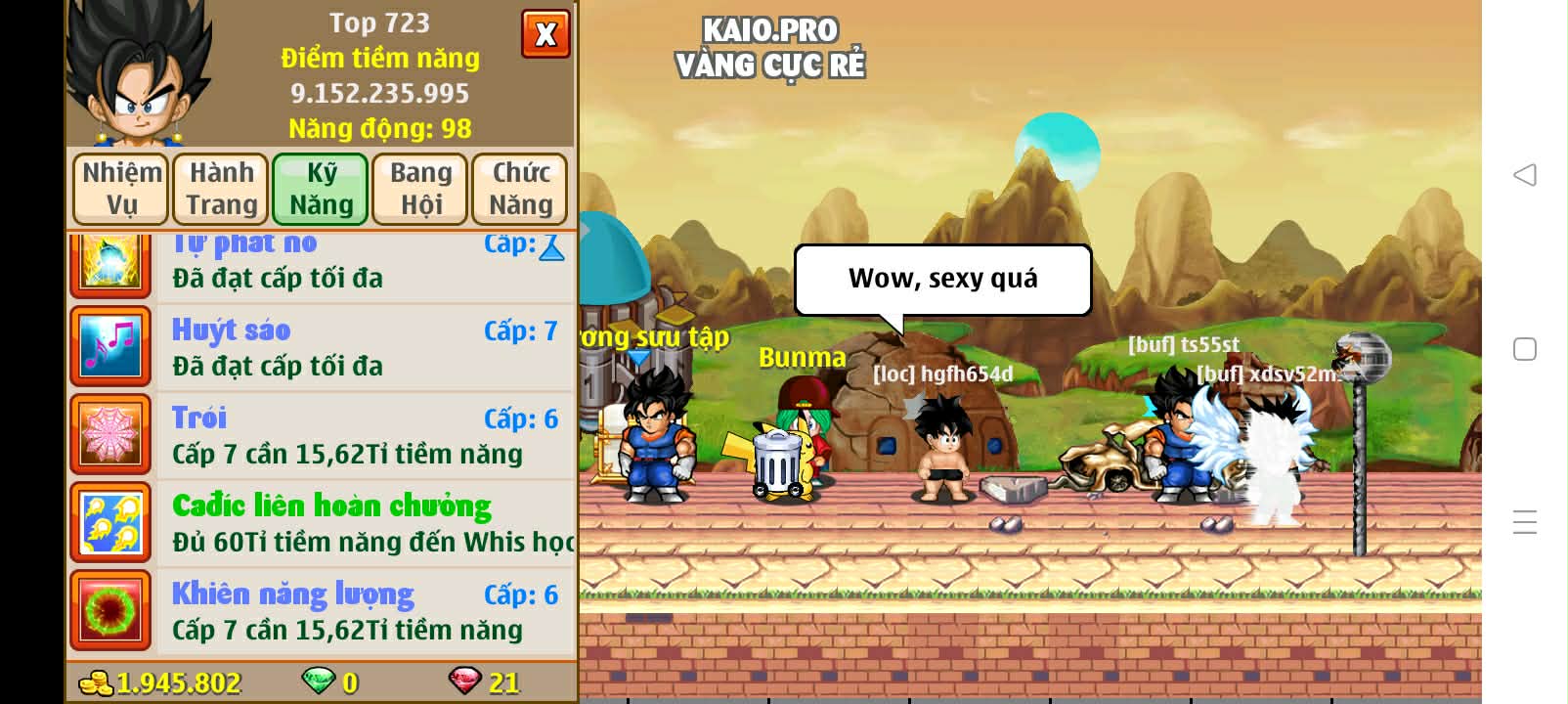The height and width of the screenshot is (704, 1568).
Task: Select the Huýt sáo skill icon
Action: (109, 346)
